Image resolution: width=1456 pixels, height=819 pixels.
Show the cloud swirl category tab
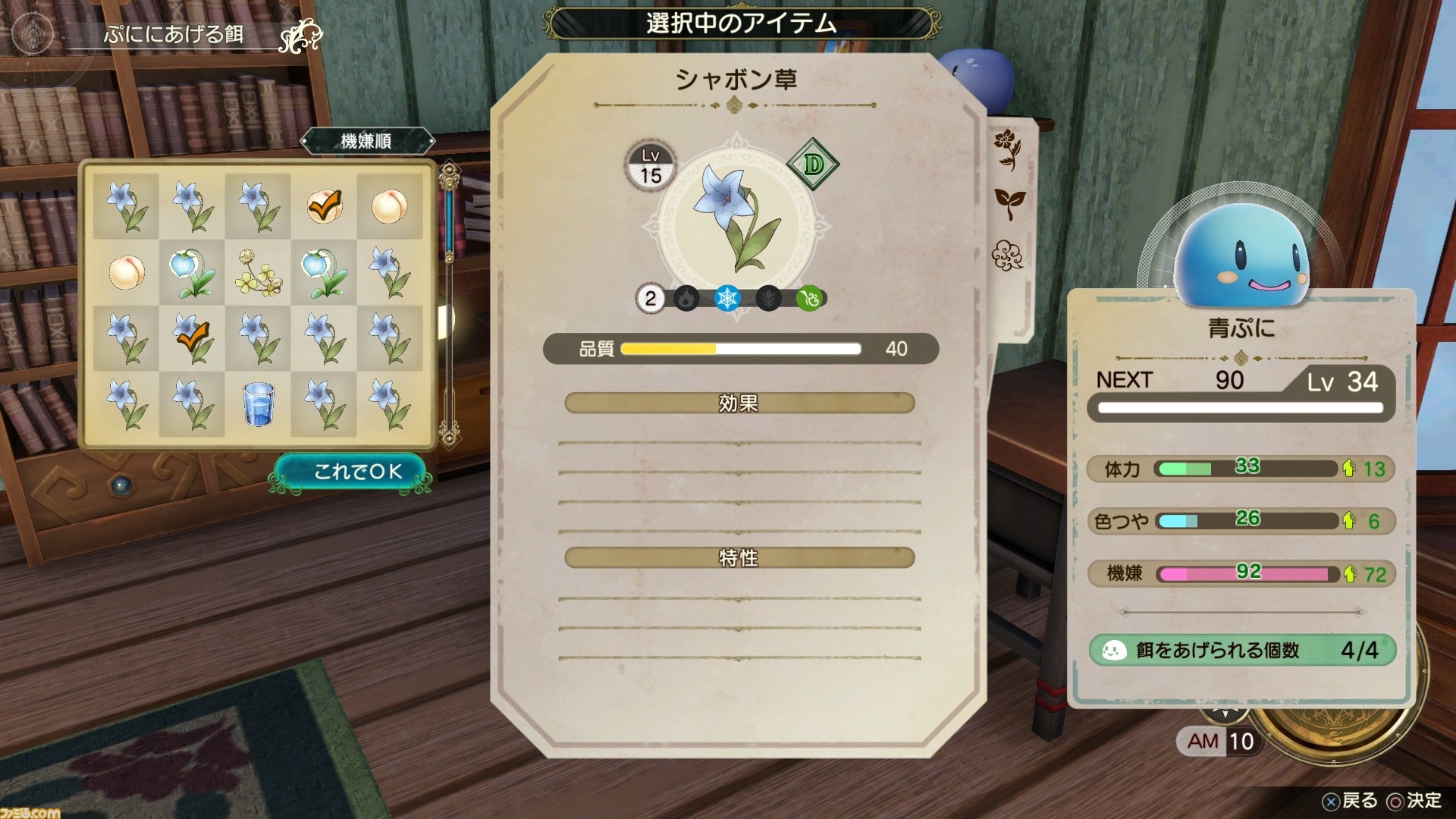click(x=1008, y=254)
